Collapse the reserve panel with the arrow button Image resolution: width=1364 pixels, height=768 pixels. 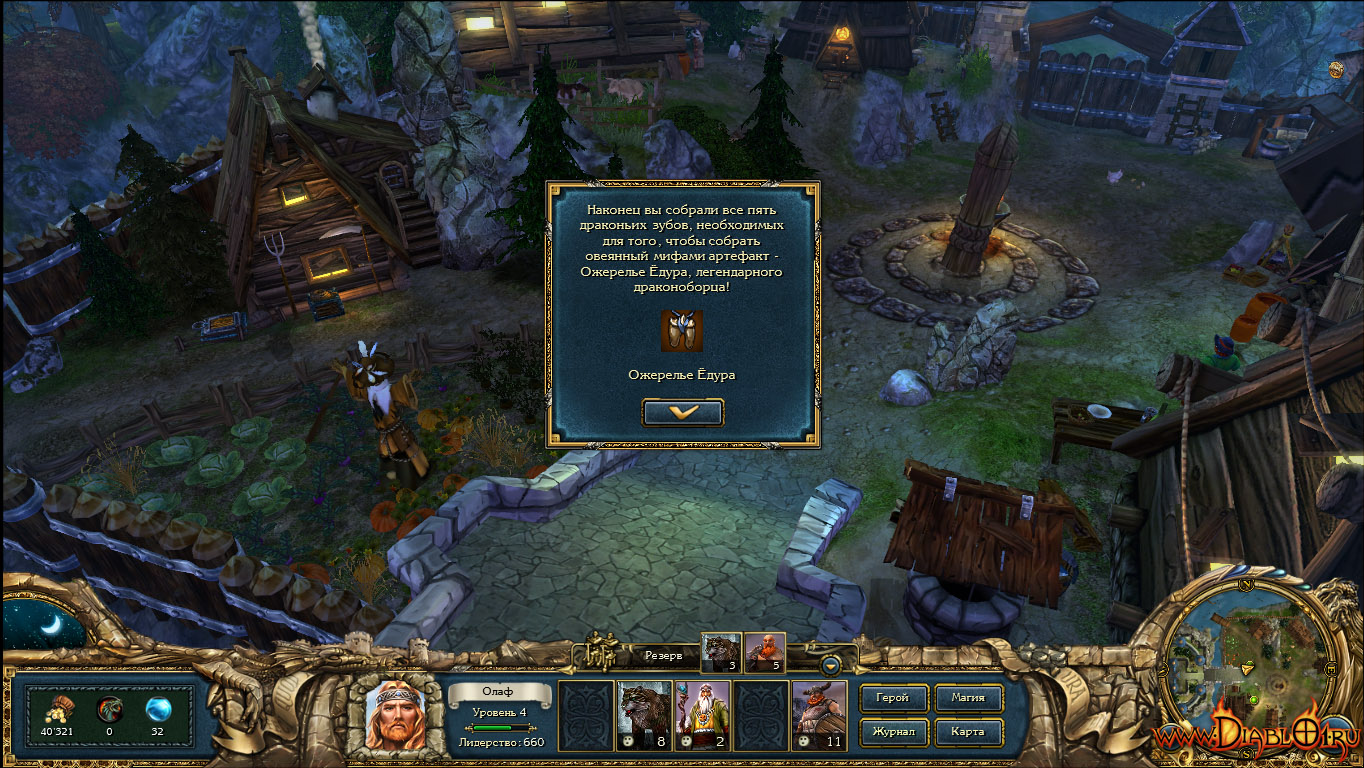[830, 665]
